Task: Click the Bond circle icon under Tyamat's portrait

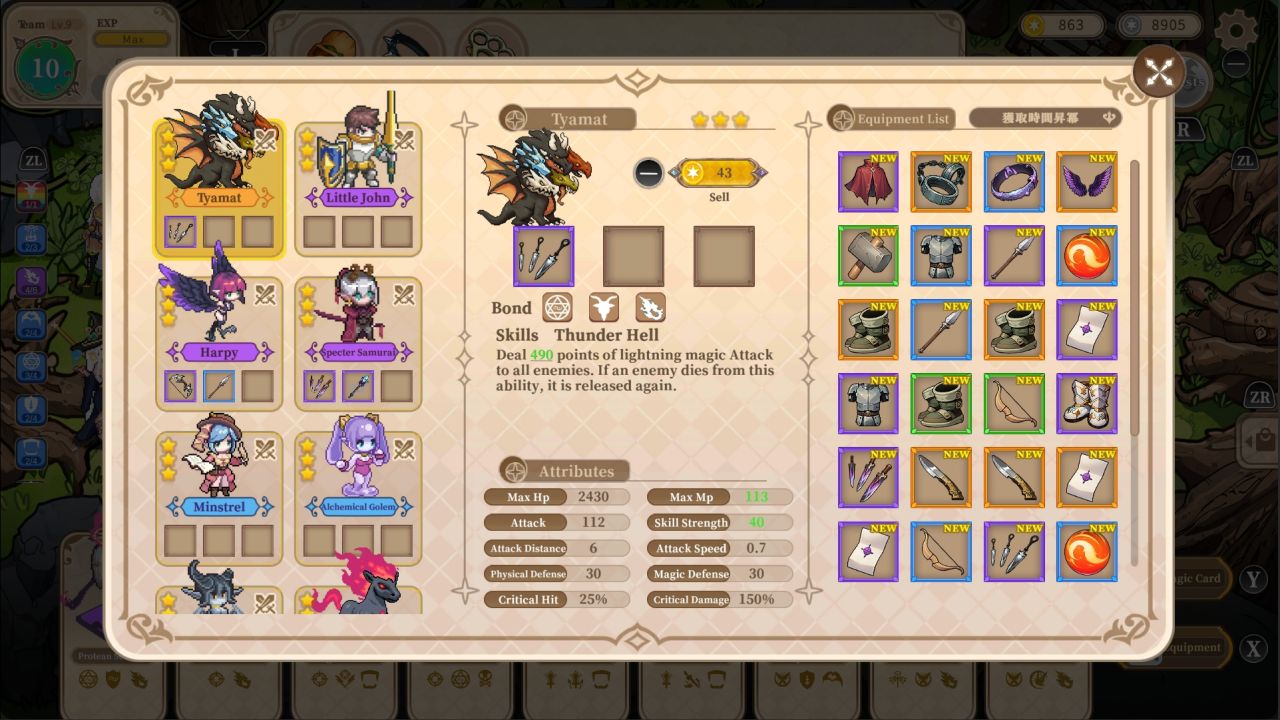Action: tap(557, 307)
